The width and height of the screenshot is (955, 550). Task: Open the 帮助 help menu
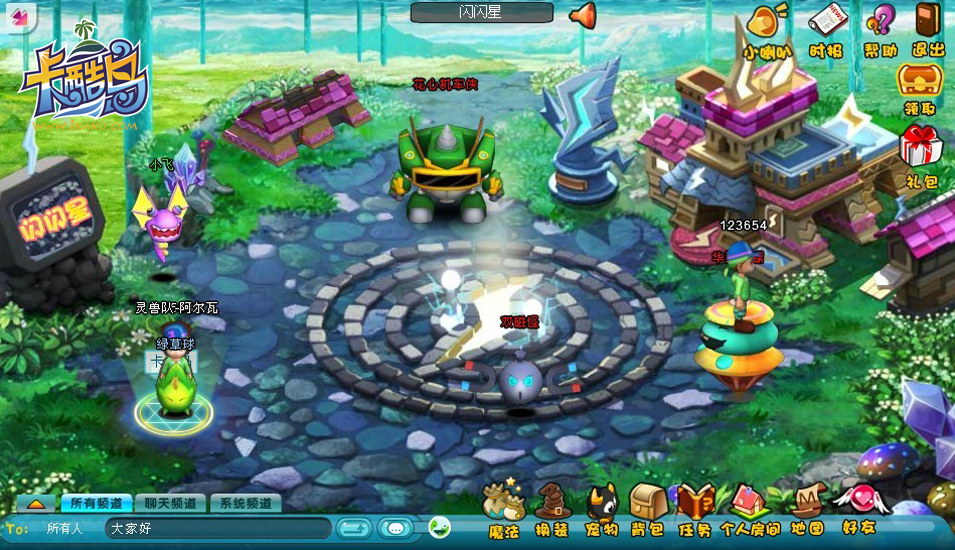click(x=880, y=28)
